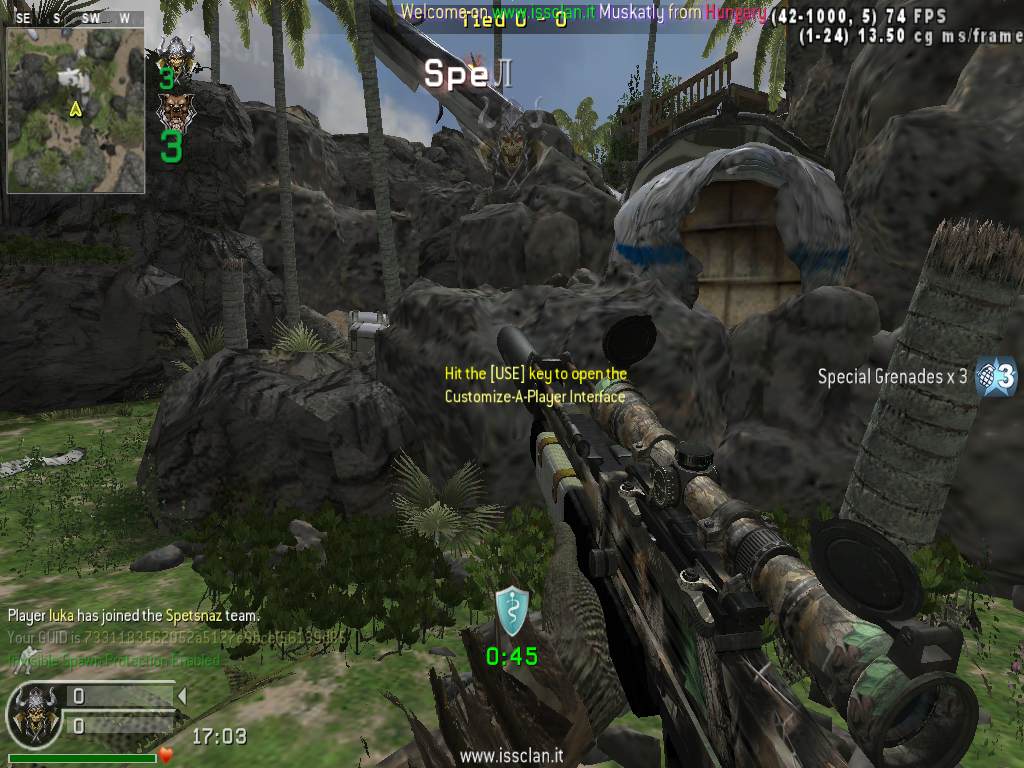The width and height of the screenshot is (1024, 768).
Task: Open the minimap overview
Action: [x=76, y=110]
